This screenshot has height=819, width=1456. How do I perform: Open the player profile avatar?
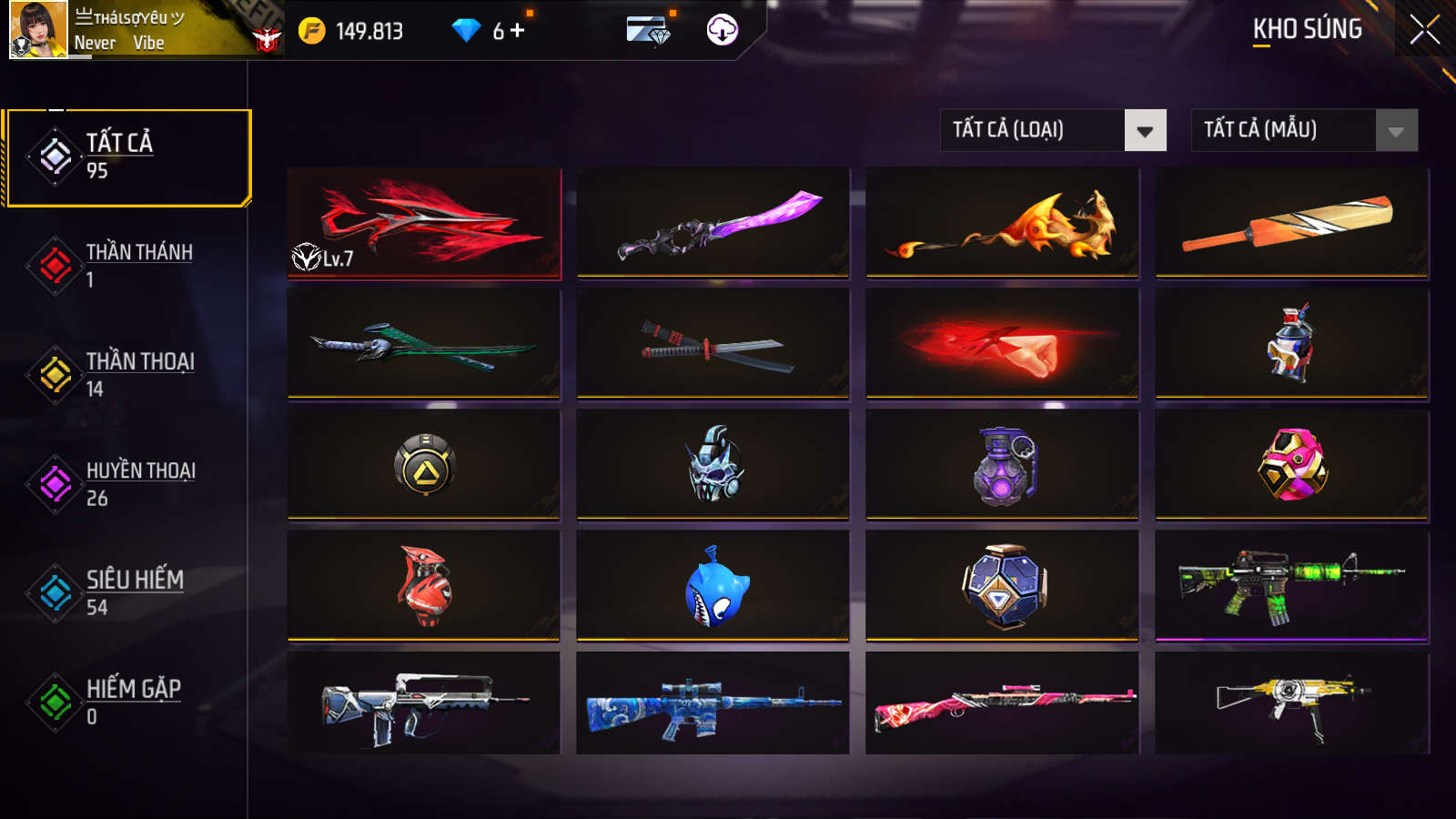point(38,30)
